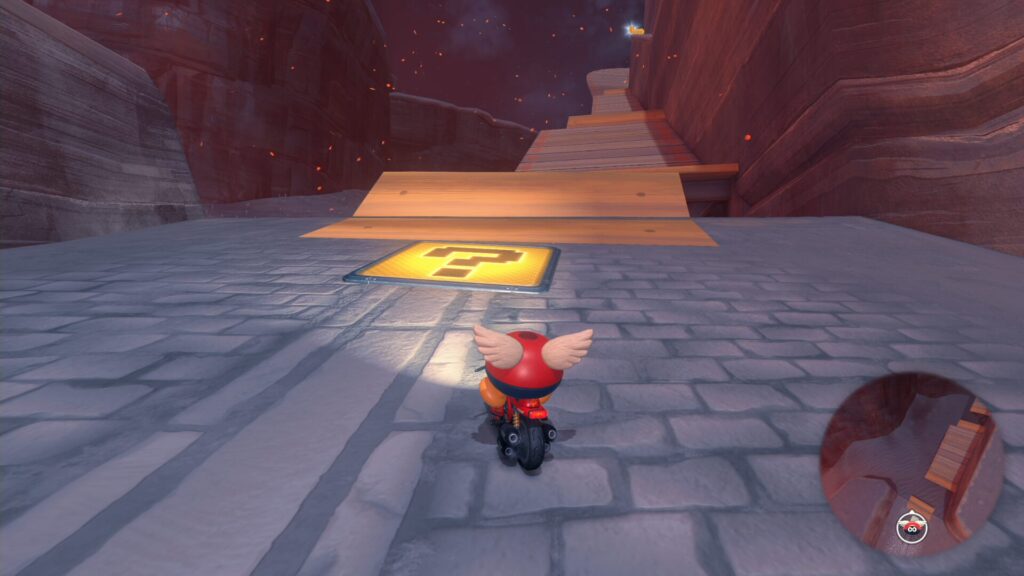Click the circular minimap
The width and height of the screenshot is (1024, 576).
[911, 461]
